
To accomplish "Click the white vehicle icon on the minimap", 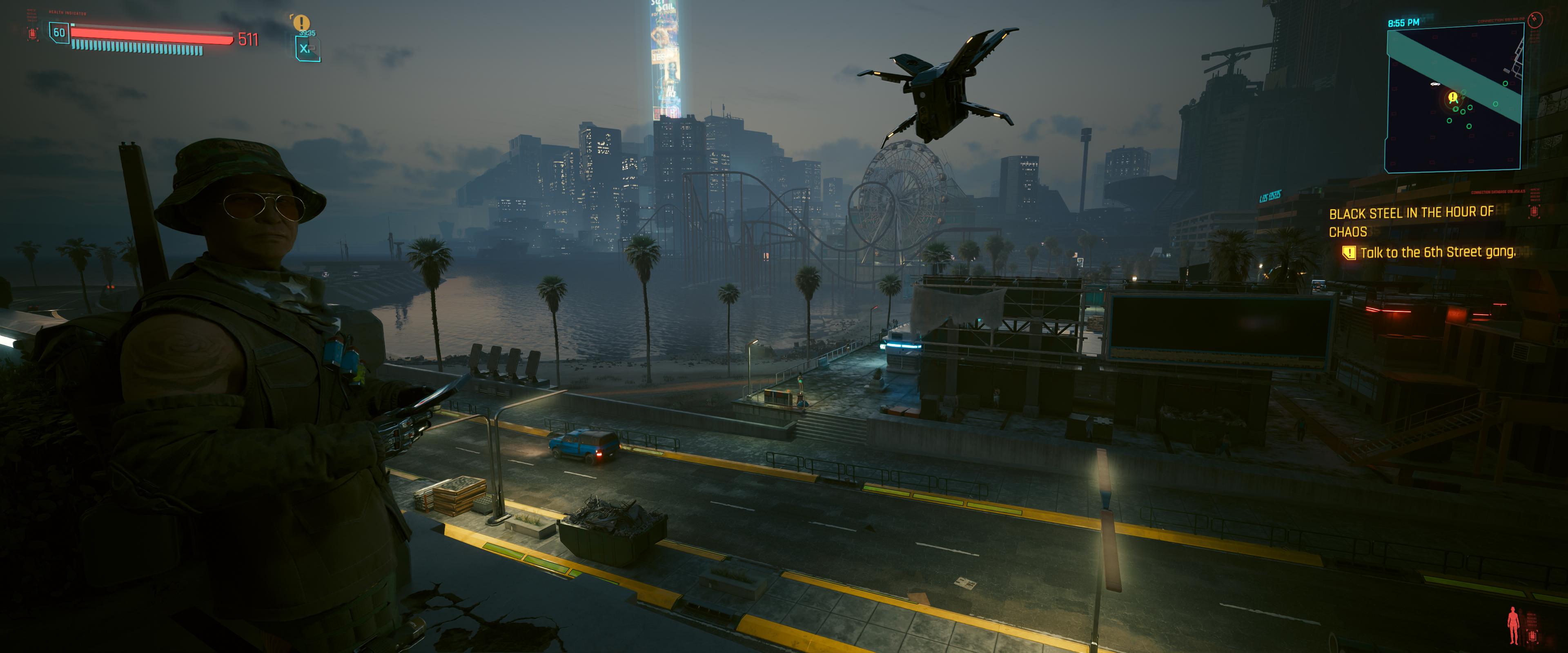I will [1435, 84].
